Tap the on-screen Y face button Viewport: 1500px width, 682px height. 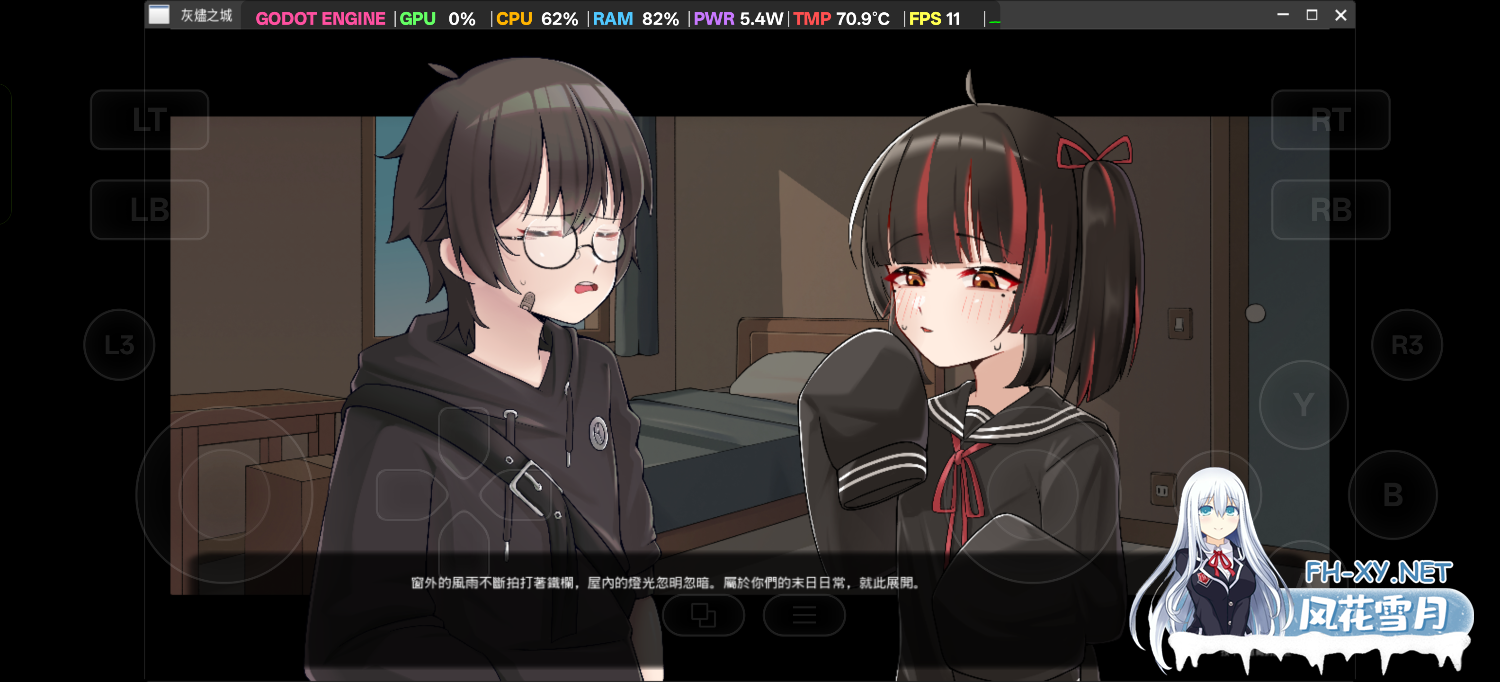pyautogui.click(x=1303, y=404)
